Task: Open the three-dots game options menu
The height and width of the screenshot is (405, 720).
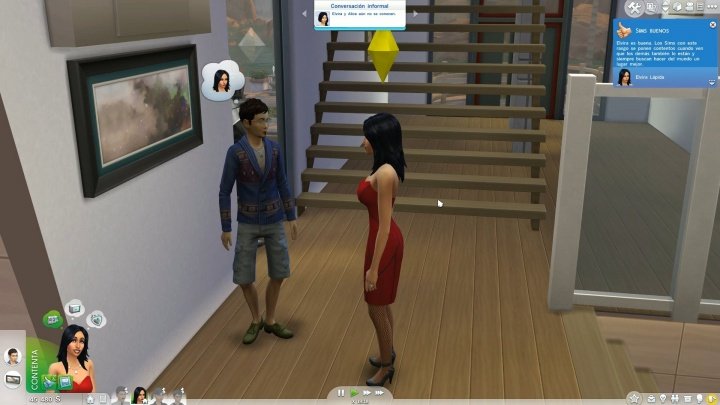Action: [711, 8]
